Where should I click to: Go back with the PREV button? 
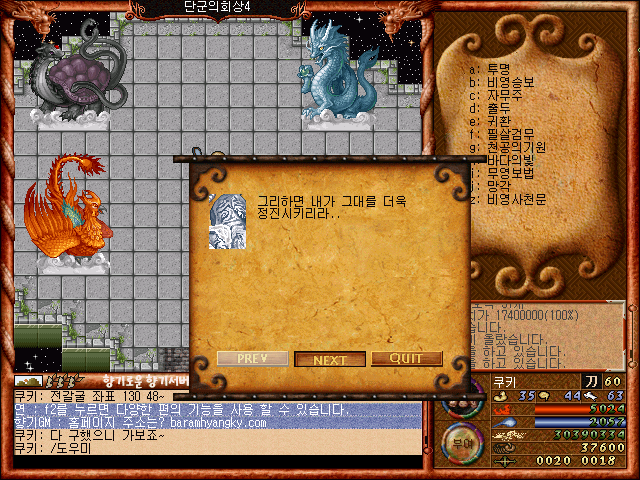[x=251, y=359]
